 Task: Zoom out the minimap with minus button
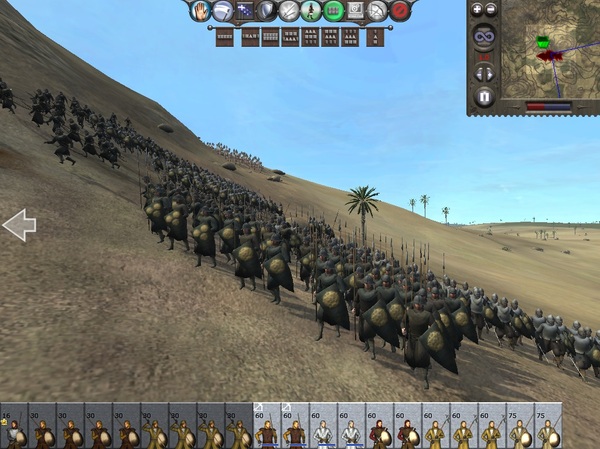tap(491, 9)
